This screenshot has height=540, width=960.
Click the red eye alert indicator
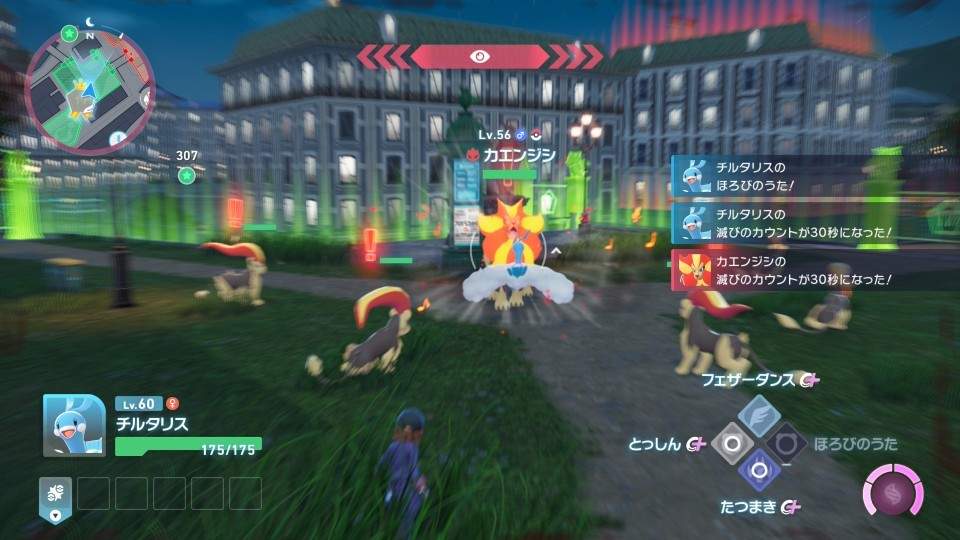coord(480,57)
